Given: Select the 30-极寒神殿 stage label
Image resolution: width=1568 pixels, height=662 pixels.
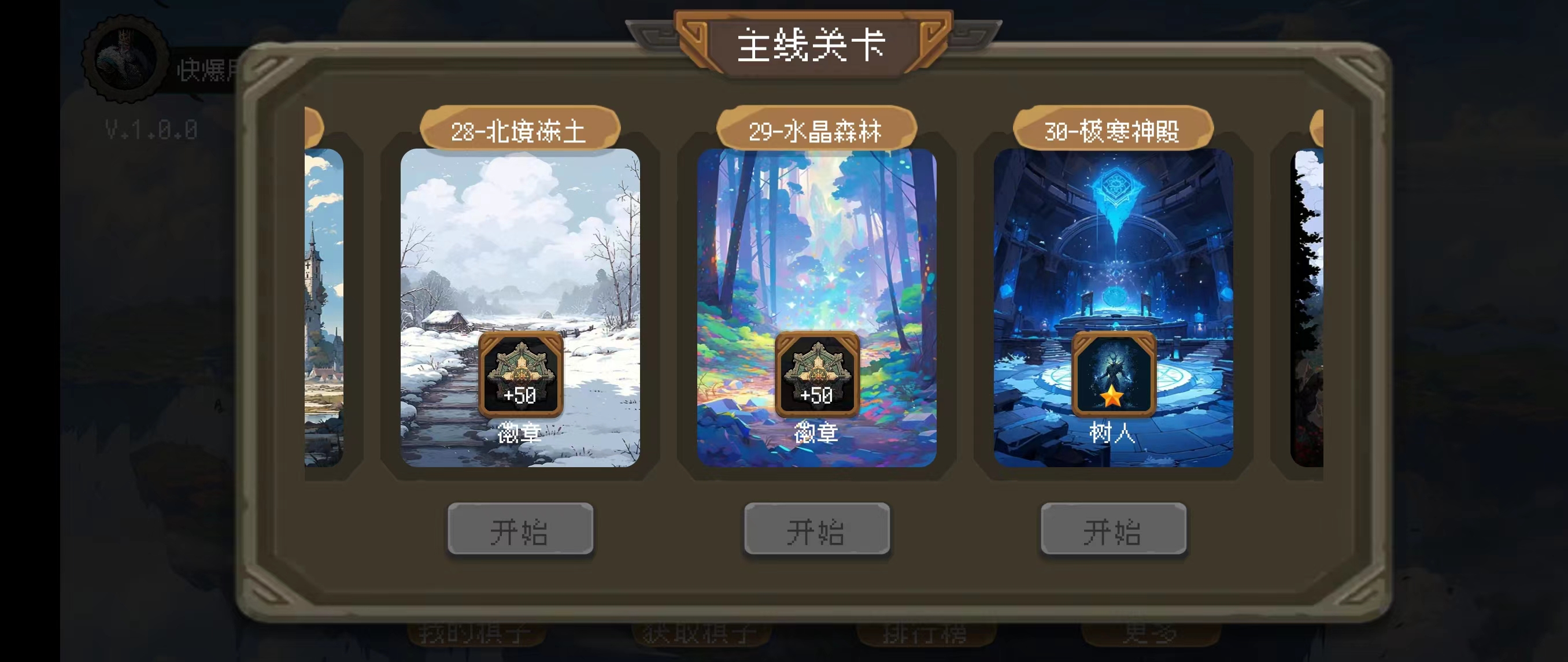Looking at the screenshot, I should click(x=1113, y=129).
